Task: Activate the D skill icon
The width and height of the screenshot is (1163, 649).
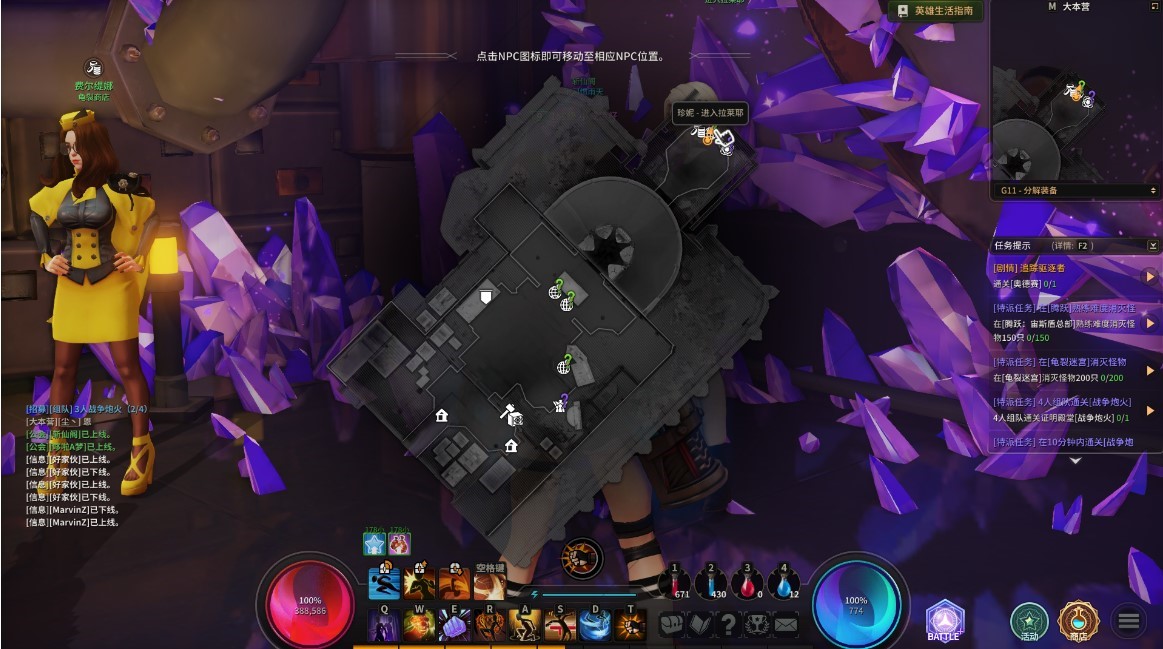Action: [x=595, y=625]
